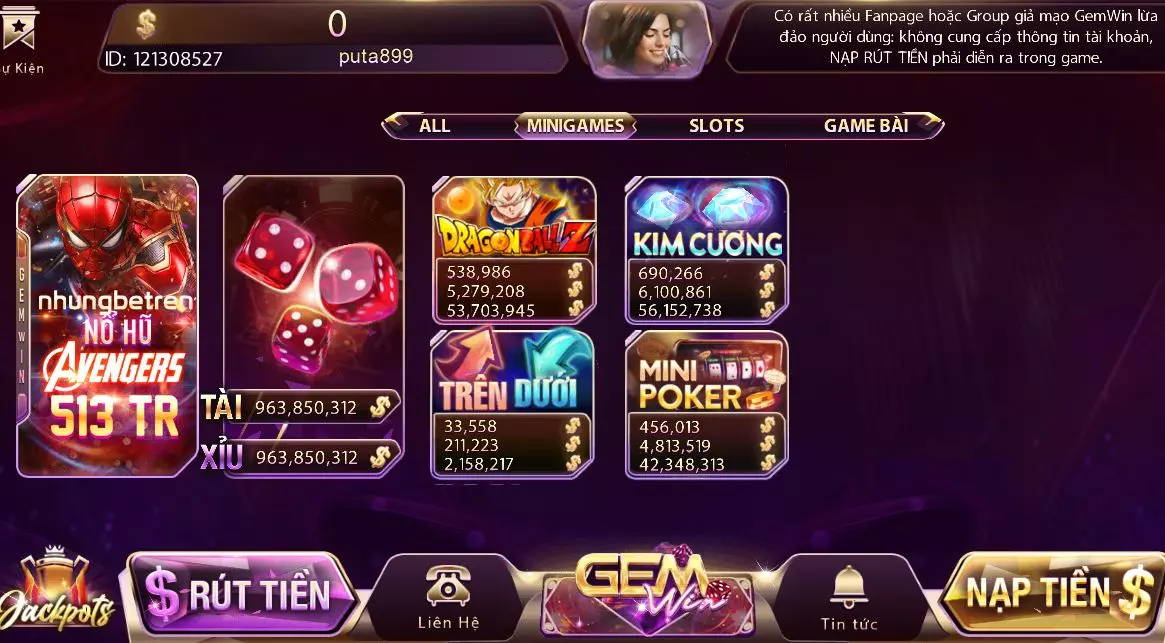The image size is (1165, 643).
Task: Start the Trên Dưới minigame
Action: [x=513, y=375]
